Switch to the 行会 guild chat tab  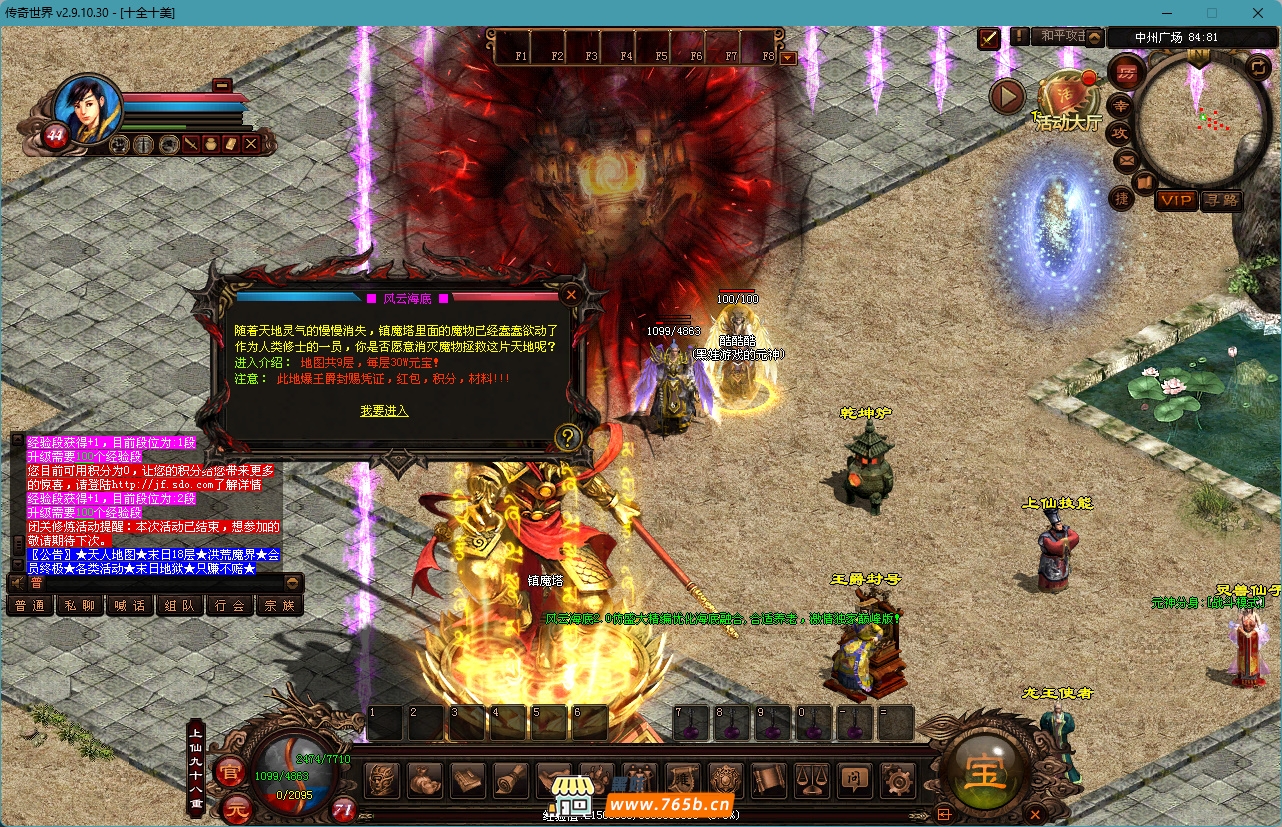pos(230,605)
